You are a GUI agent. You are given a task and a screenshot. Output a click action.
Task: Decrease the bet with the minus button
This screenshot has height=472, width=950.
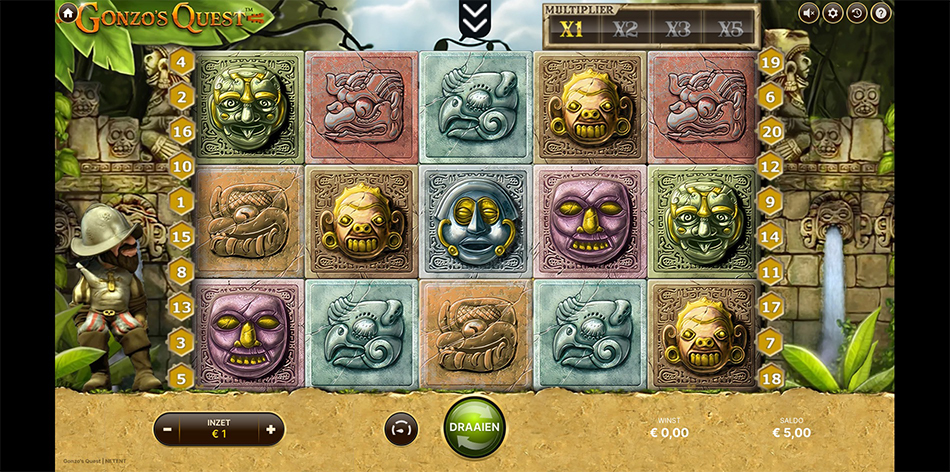[x=168, y=429]
